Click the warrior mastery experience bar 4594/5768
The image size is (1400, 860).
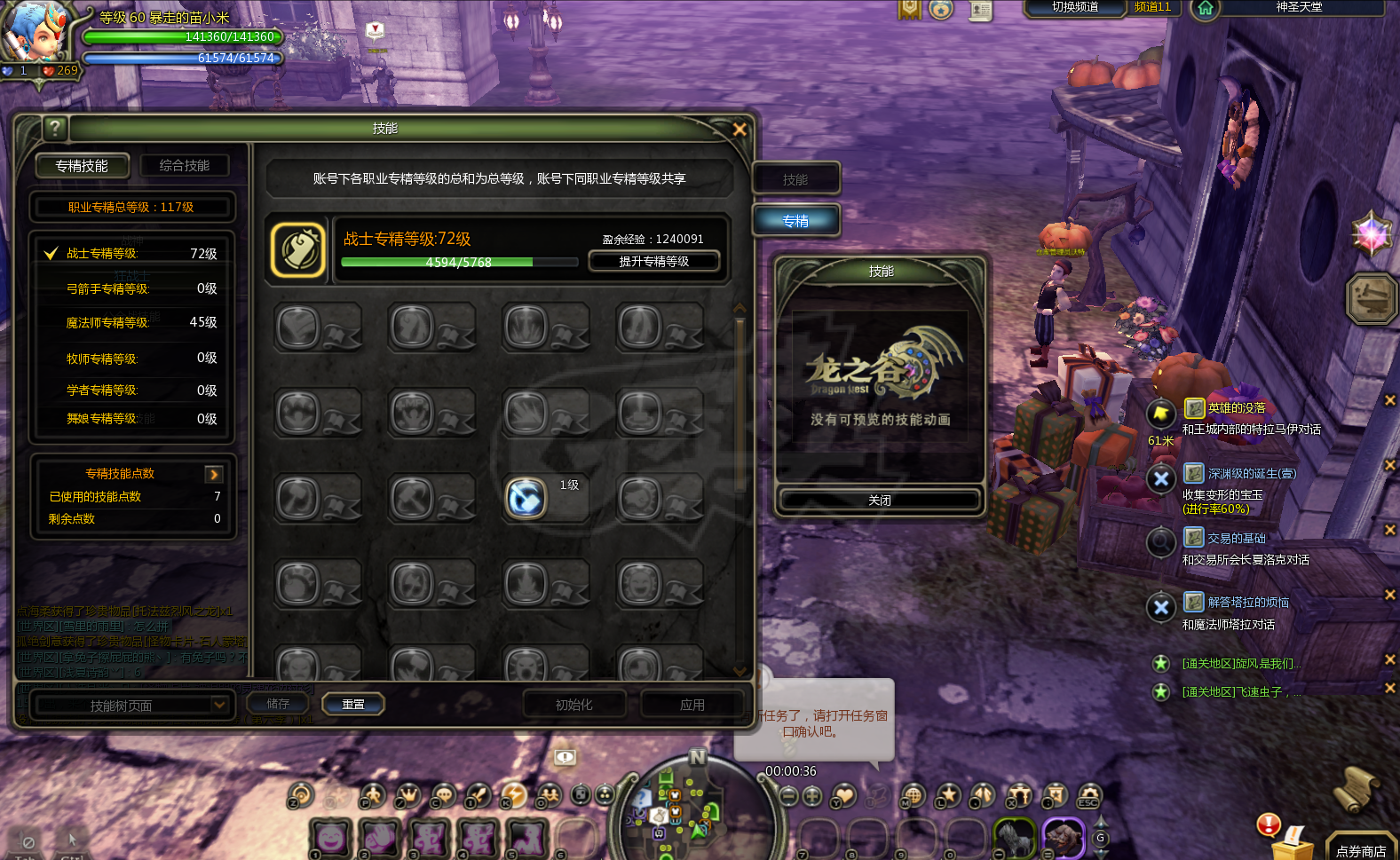(x=458, y=262)
